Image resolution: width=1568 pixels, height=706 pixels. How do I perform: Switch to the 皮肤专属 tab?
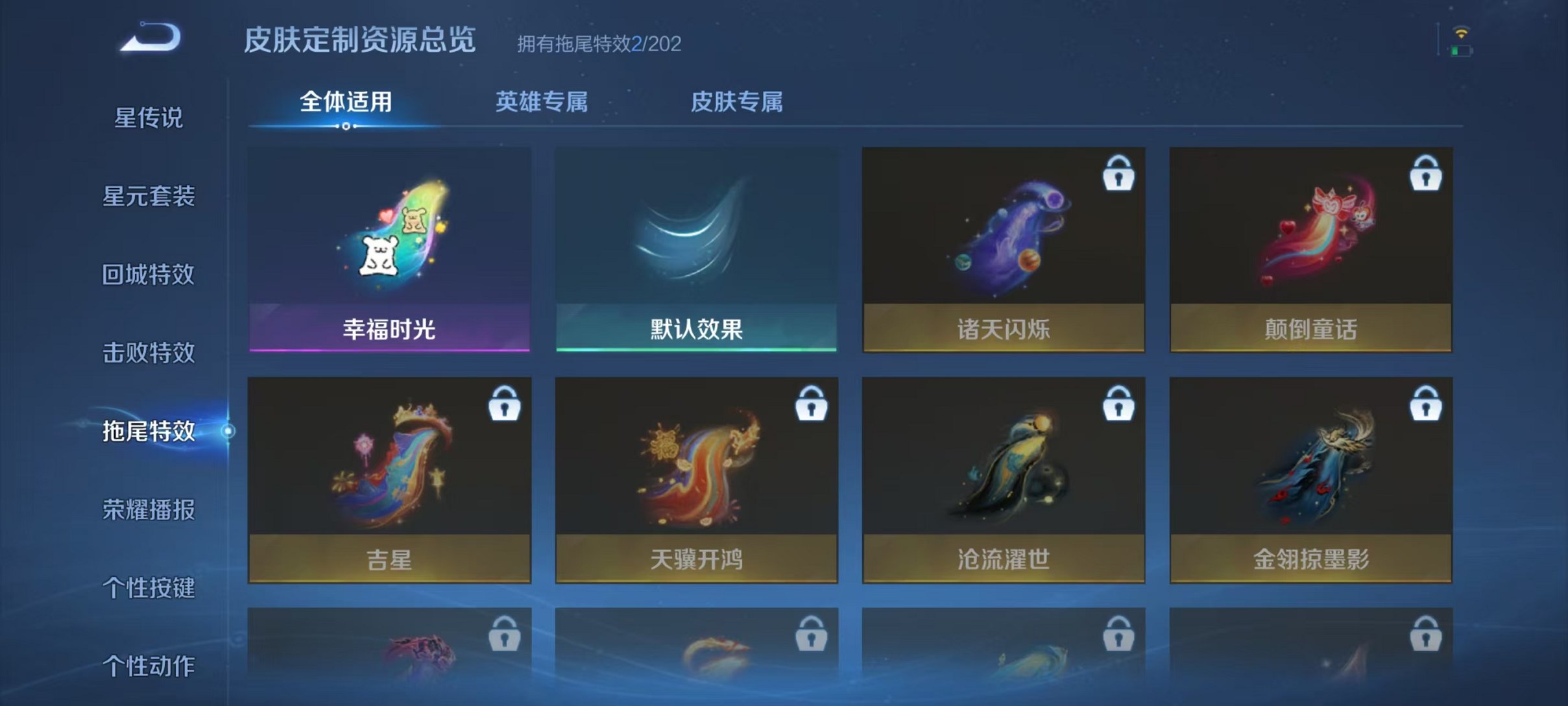739,101
